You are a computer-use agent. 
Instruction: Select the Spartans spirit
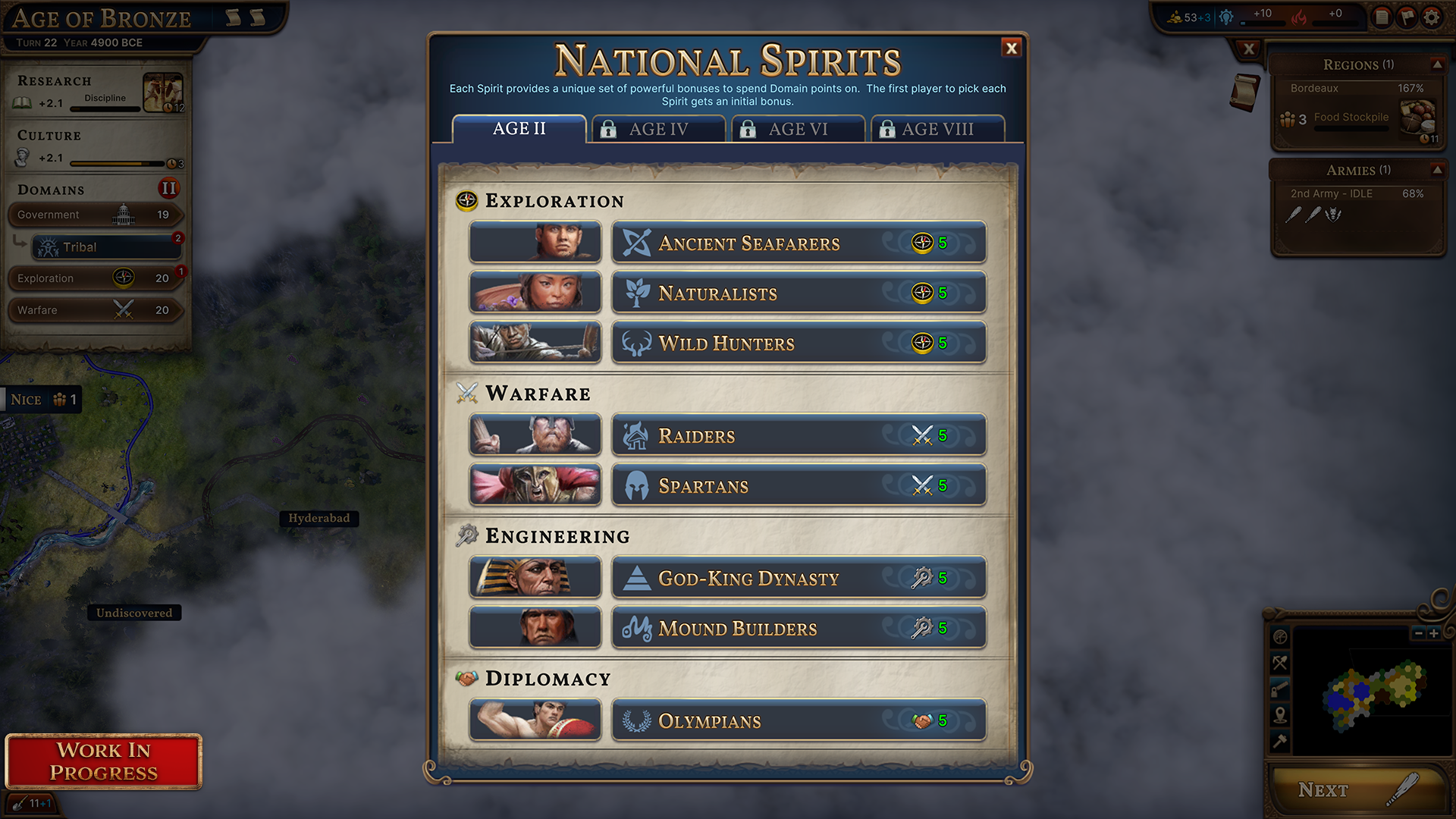pyautogui.click(x=799, y=486)
